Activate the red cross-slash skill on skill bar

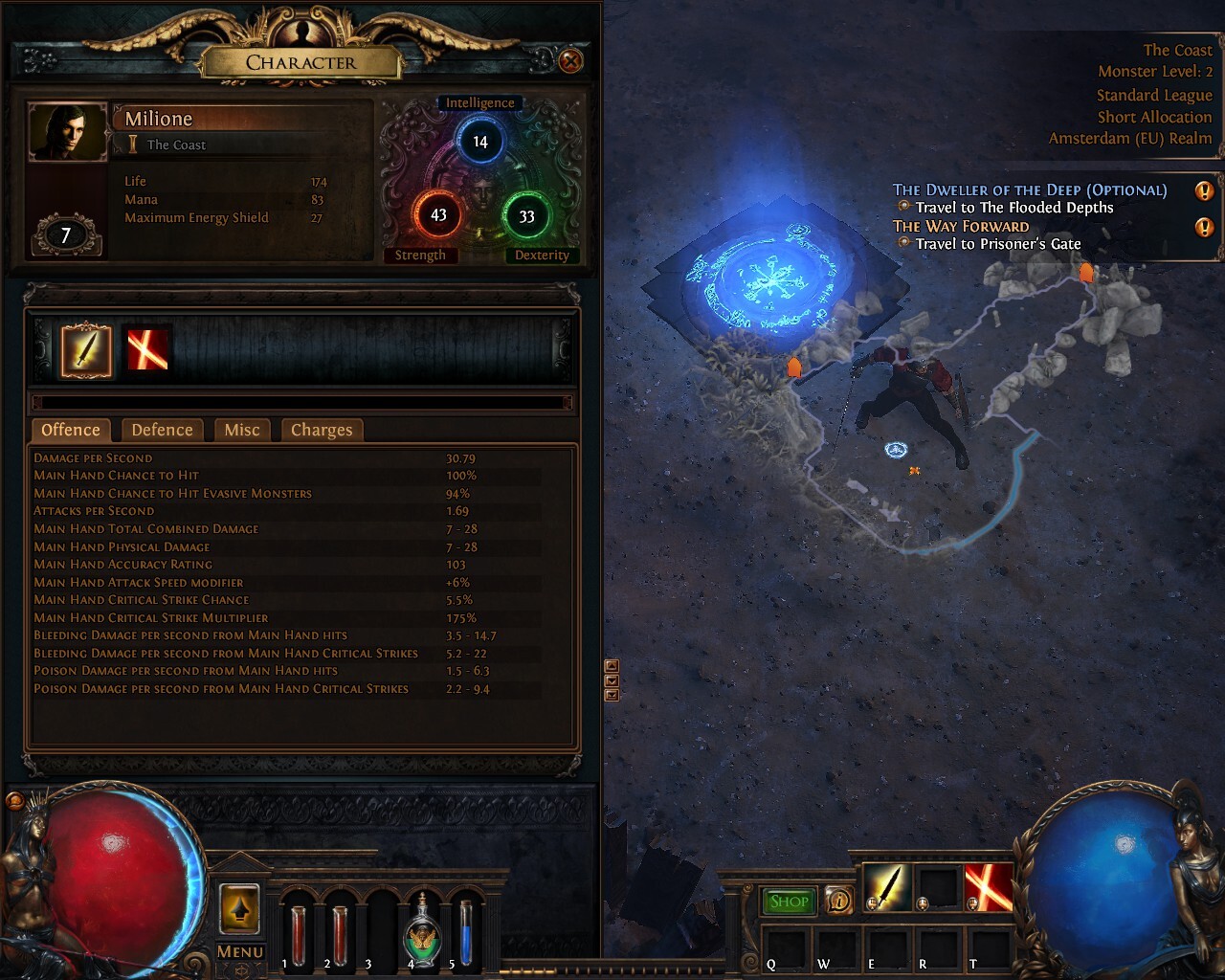[x=988, y=887]
